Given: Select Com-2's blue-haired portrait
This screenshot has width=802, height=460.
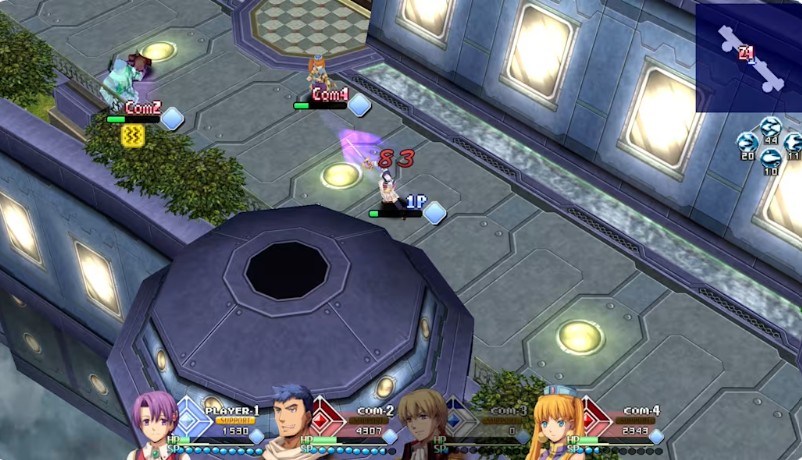Looking at the screenshot, I should click(x=290, y=423).
